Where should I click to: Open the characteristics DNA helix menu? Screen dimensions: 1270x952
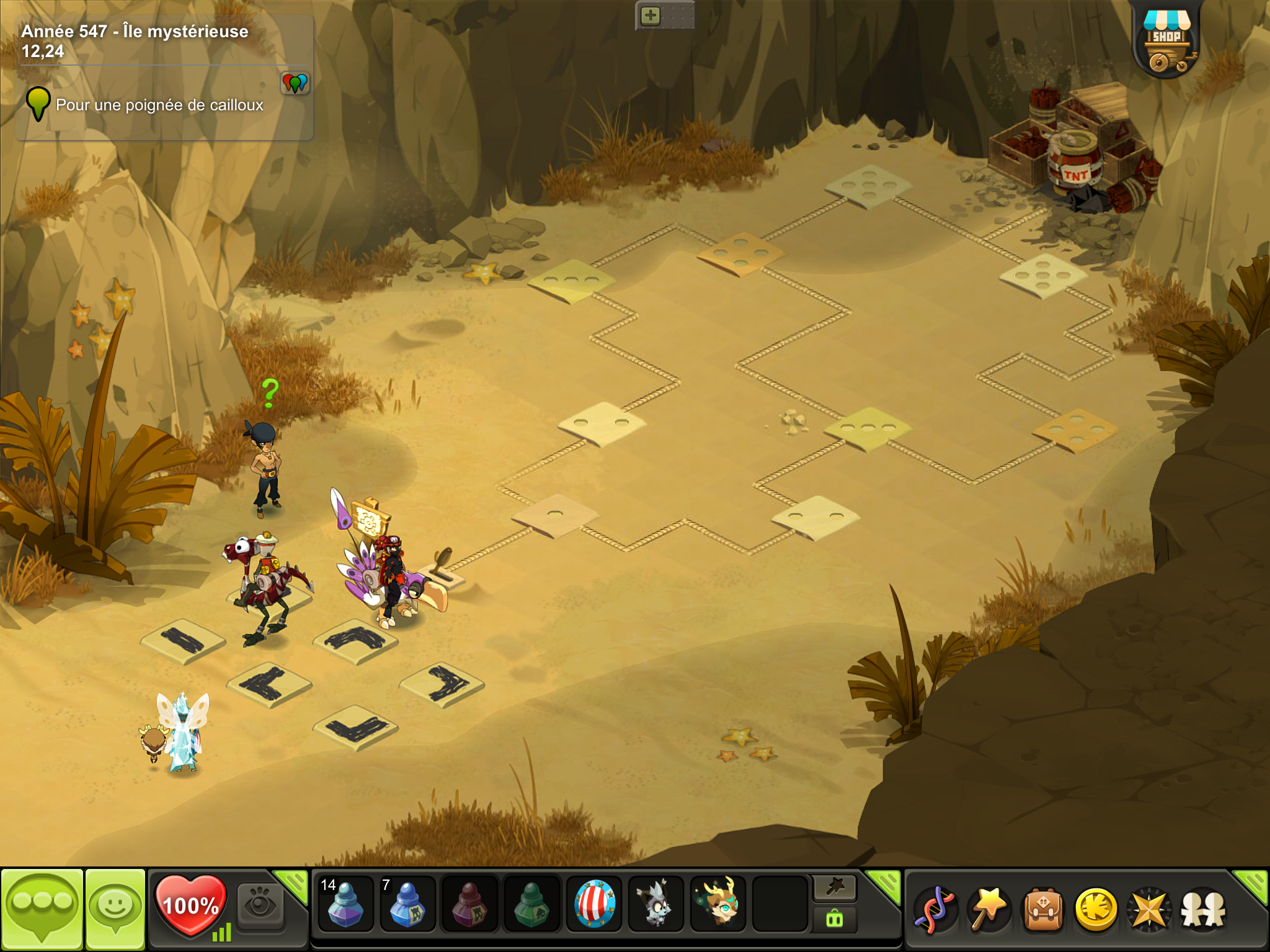coord(936,909)
